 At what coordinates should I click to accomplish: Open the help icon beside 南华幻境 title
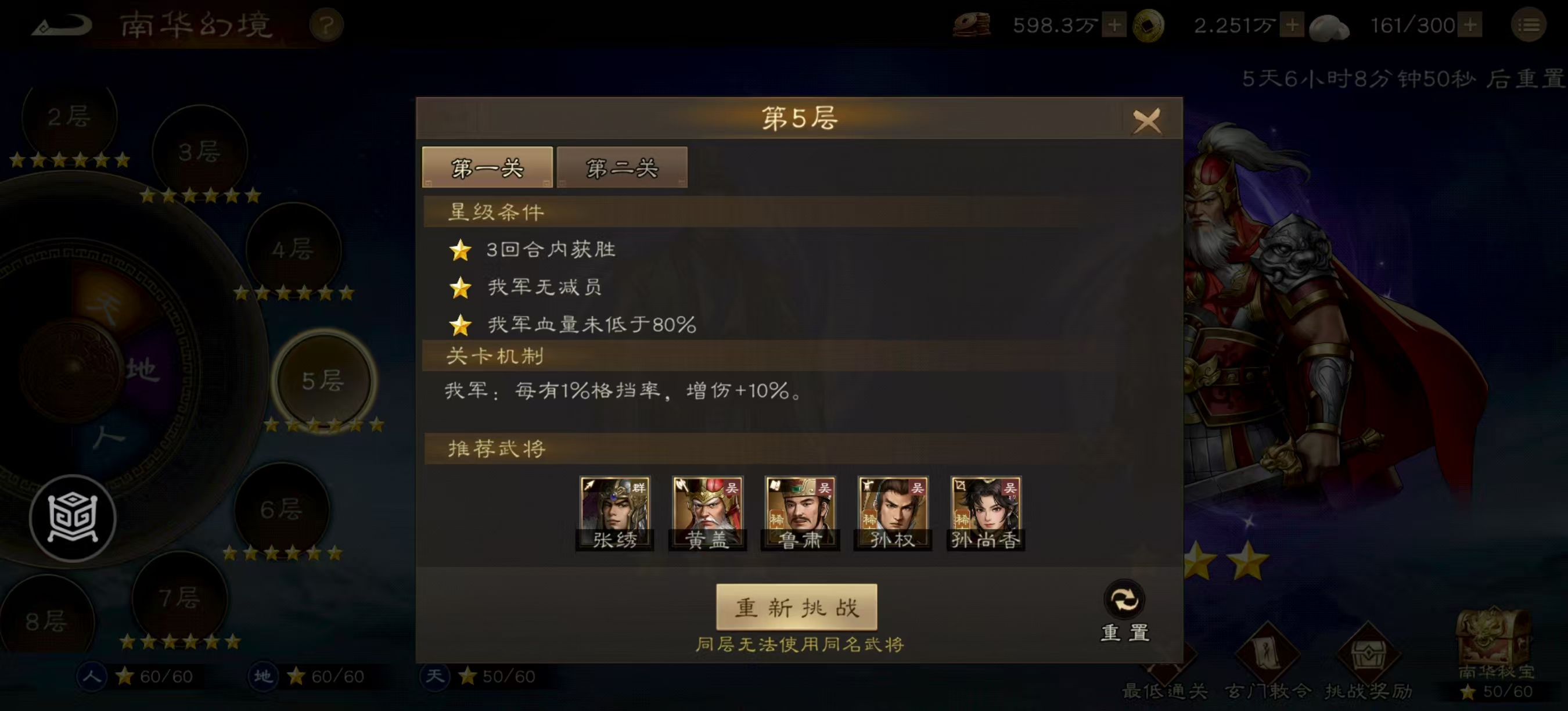pos(327,26)
